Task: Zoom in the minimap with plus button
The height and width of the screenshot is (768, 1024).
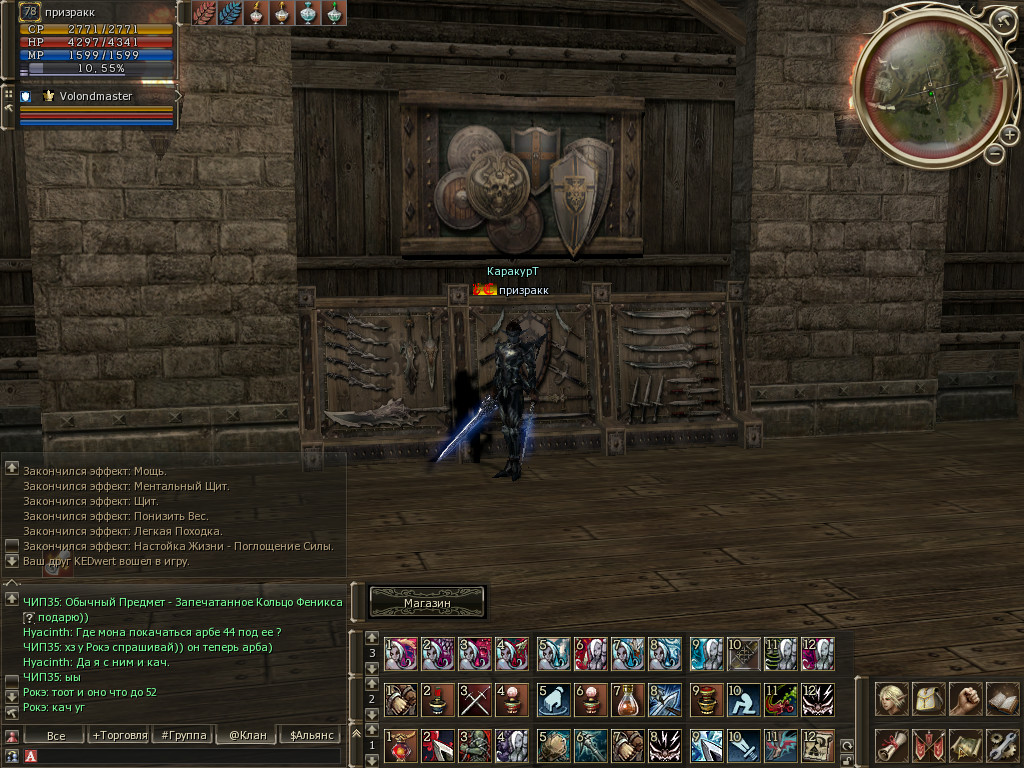Action: [x=1009, y=135]
